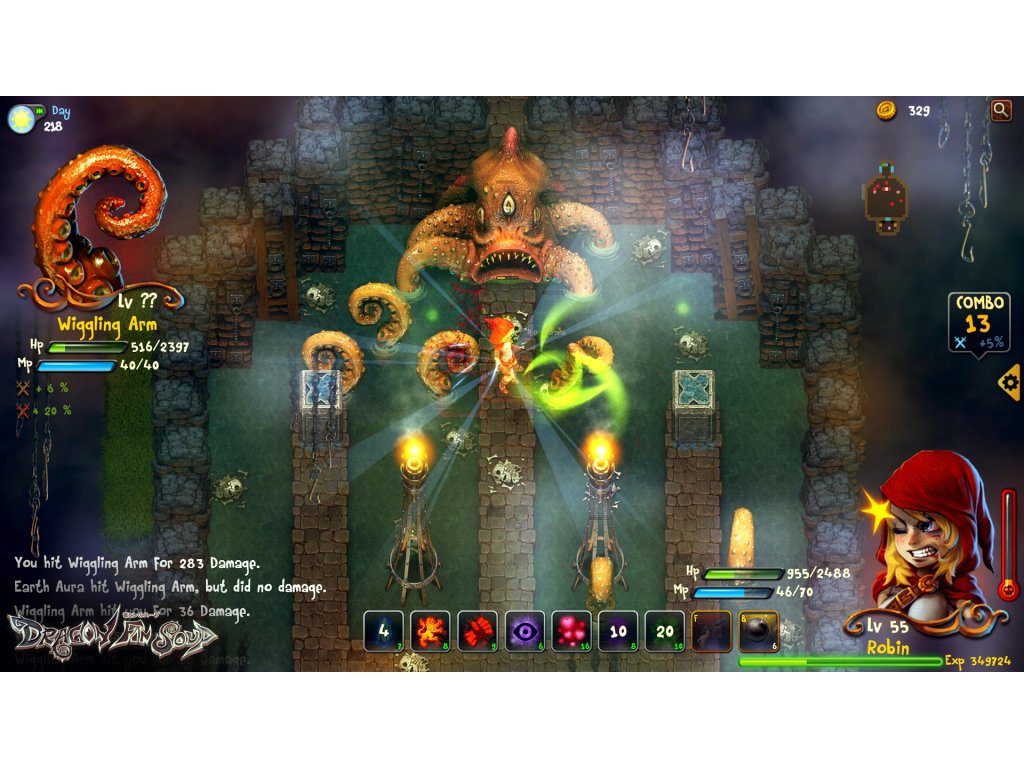
Task: Click the gold coin currency icon
Action: point(886,110)
